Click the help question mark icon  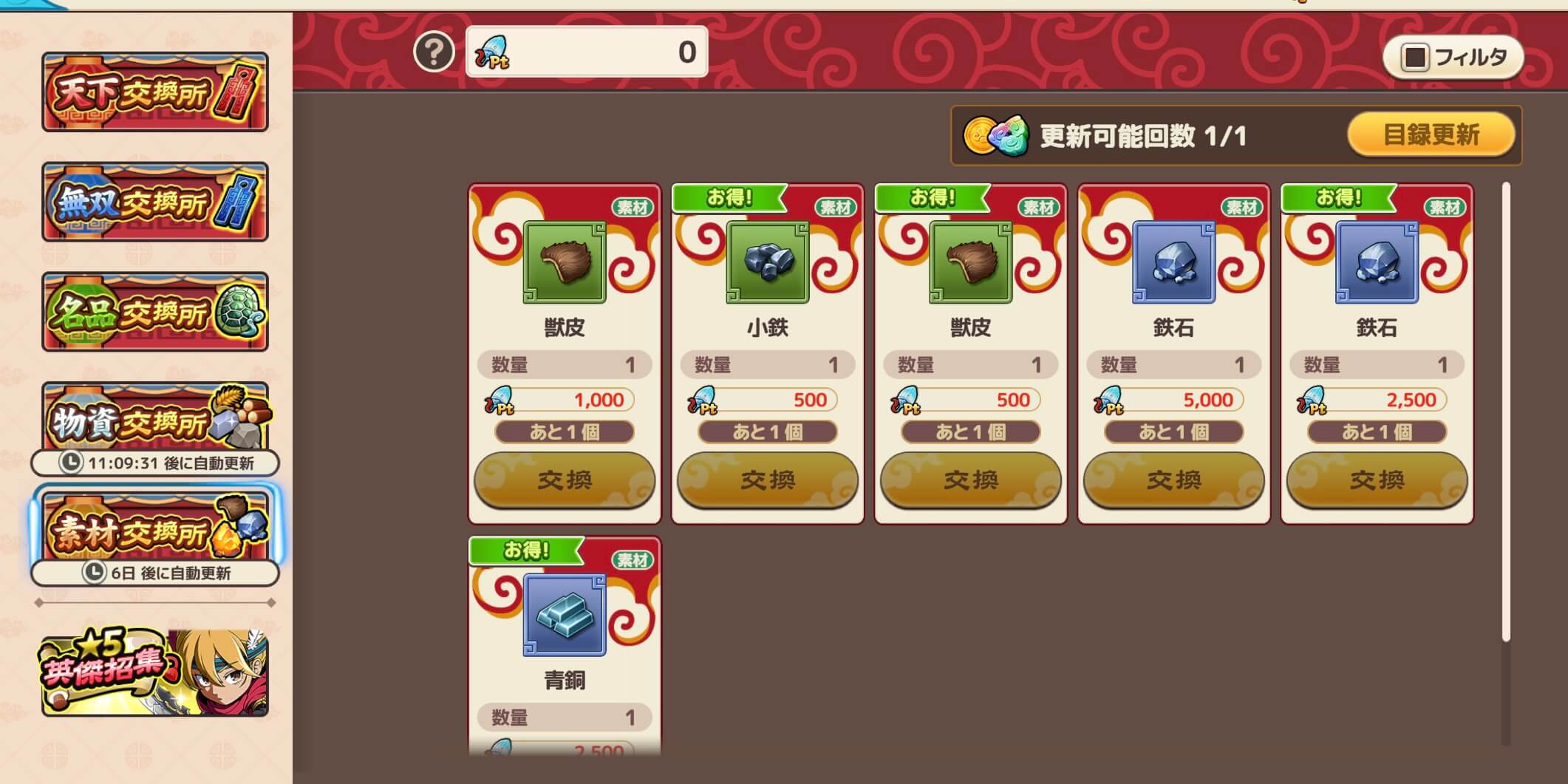(434, 52)
